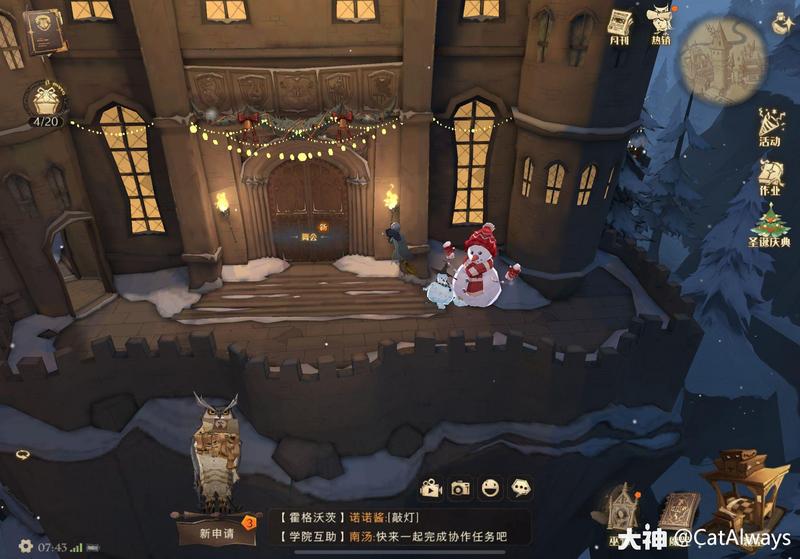Open the 圣诞庆典 Christmas celebration event
This screenshot has width=800, height=559.
pos(770,226)
